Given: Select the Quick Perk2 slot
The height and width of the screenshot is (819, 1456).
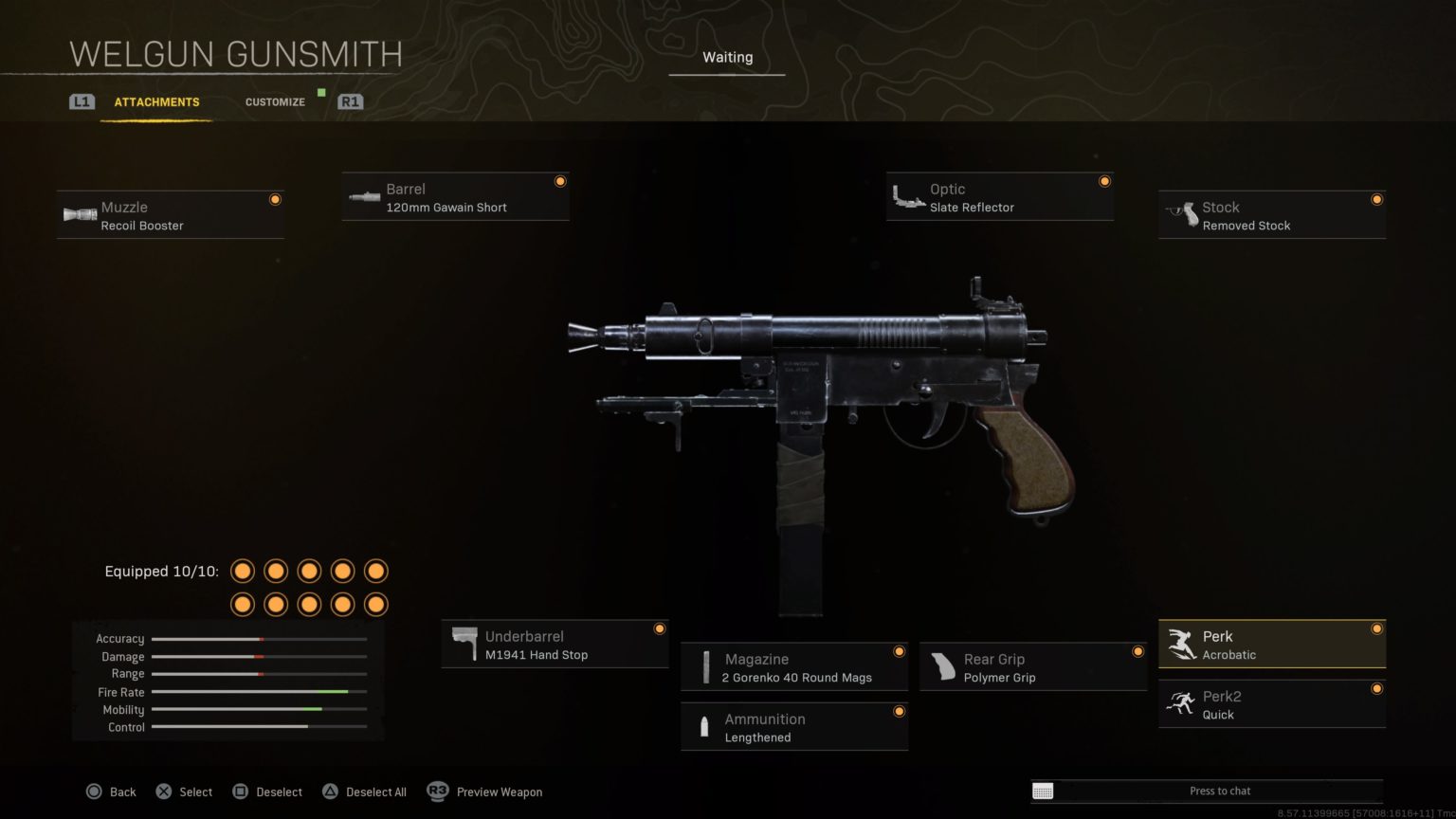Looking at the screenshot, I should click(1271, 703).
